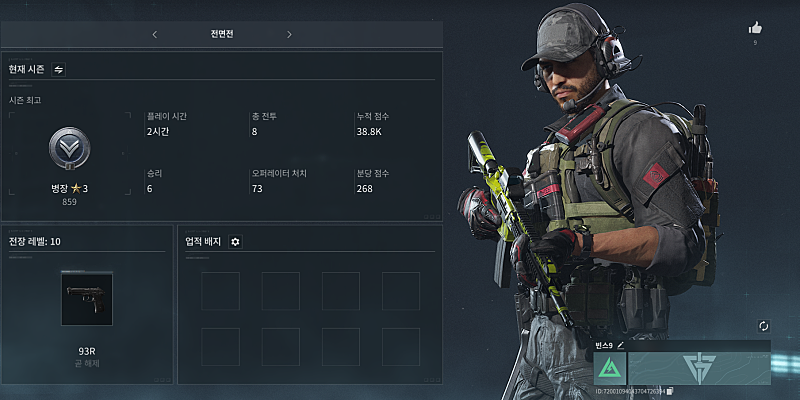Go to the next game mode with right arrow
800x400 pixels.
pos(289,35)
